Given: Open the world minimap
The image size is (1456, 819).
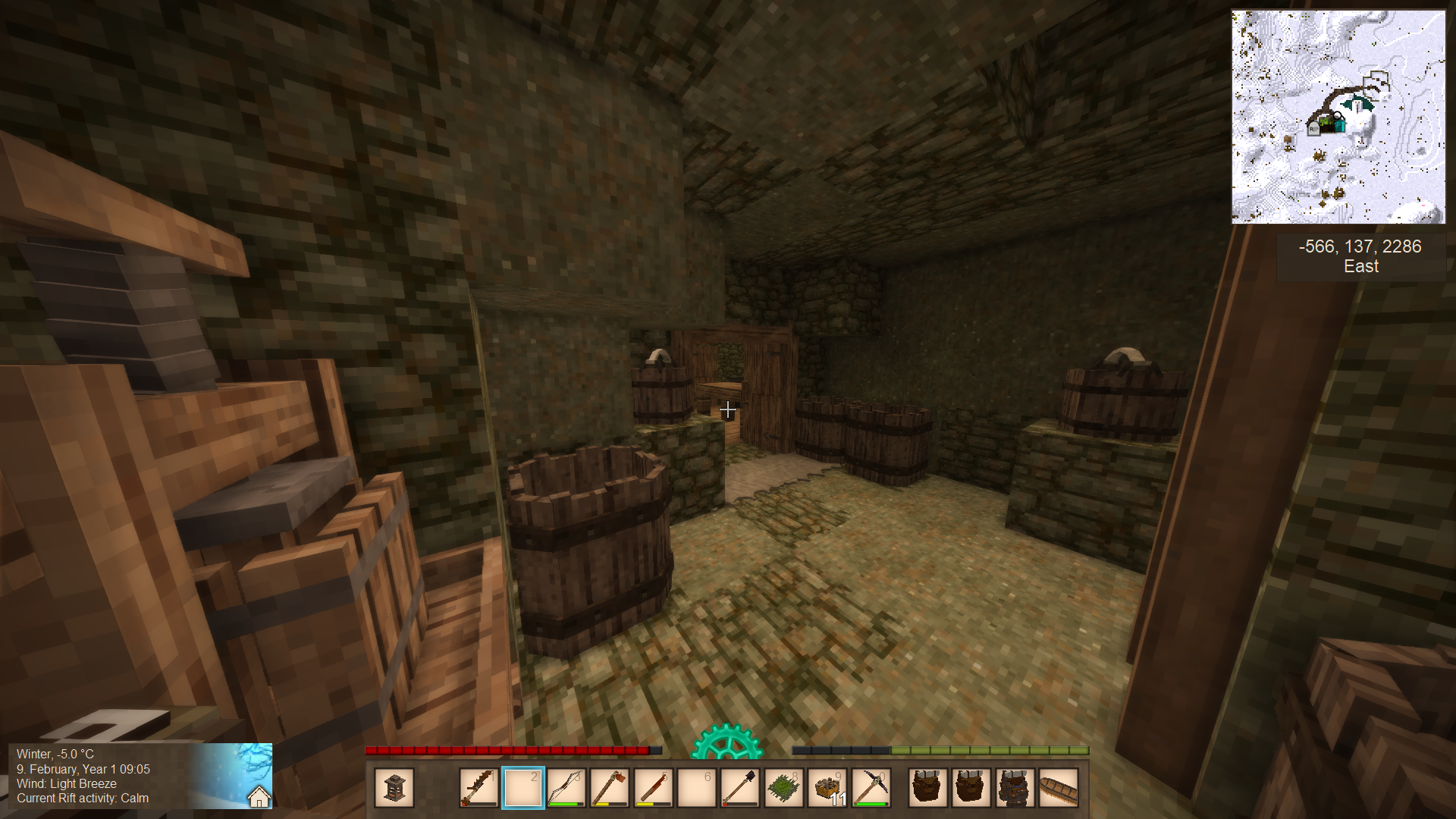Looking at the screenshot, I should point(1338,117).
